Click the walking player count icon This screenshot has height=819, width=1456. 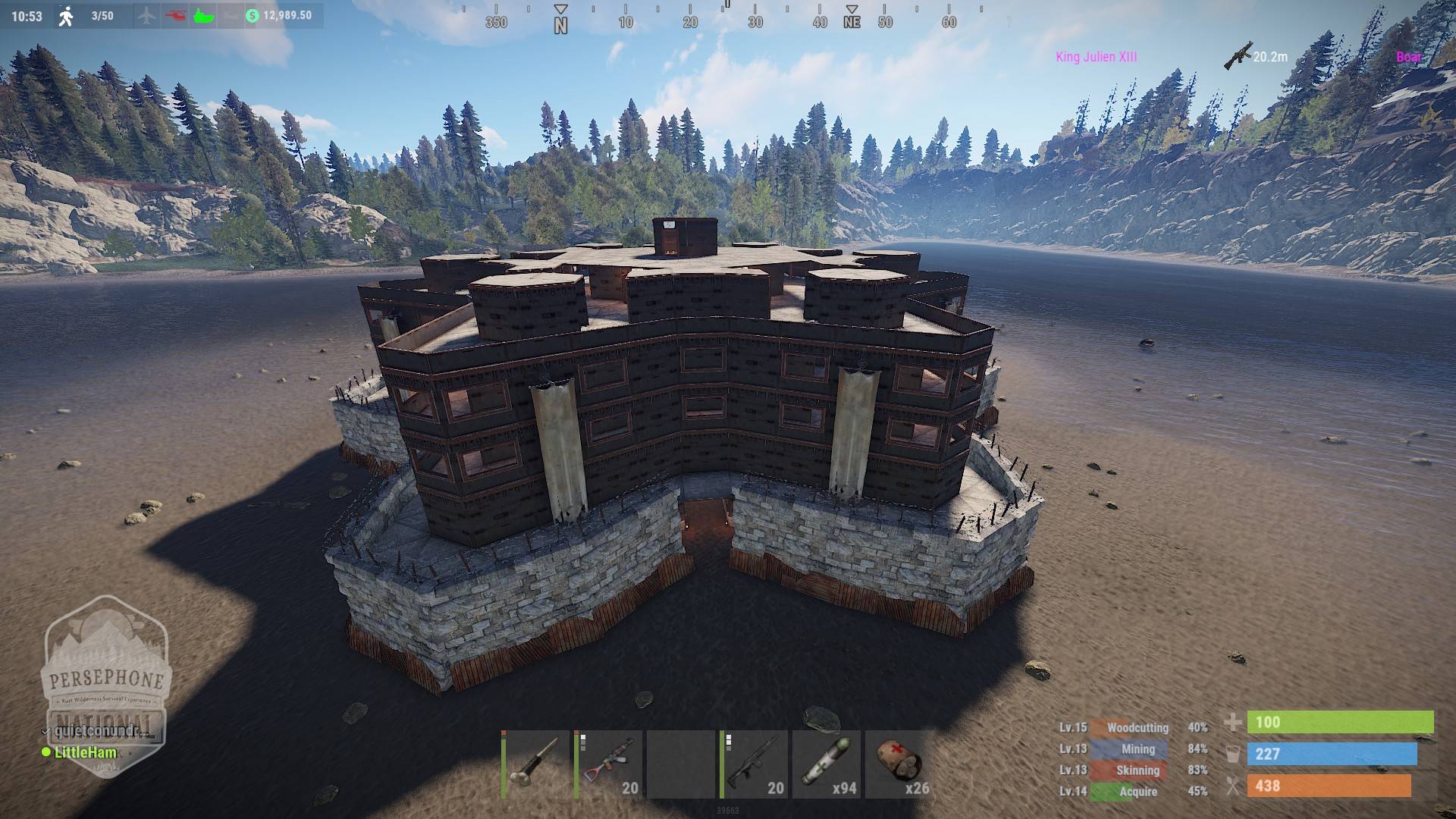tap(67, 16)
